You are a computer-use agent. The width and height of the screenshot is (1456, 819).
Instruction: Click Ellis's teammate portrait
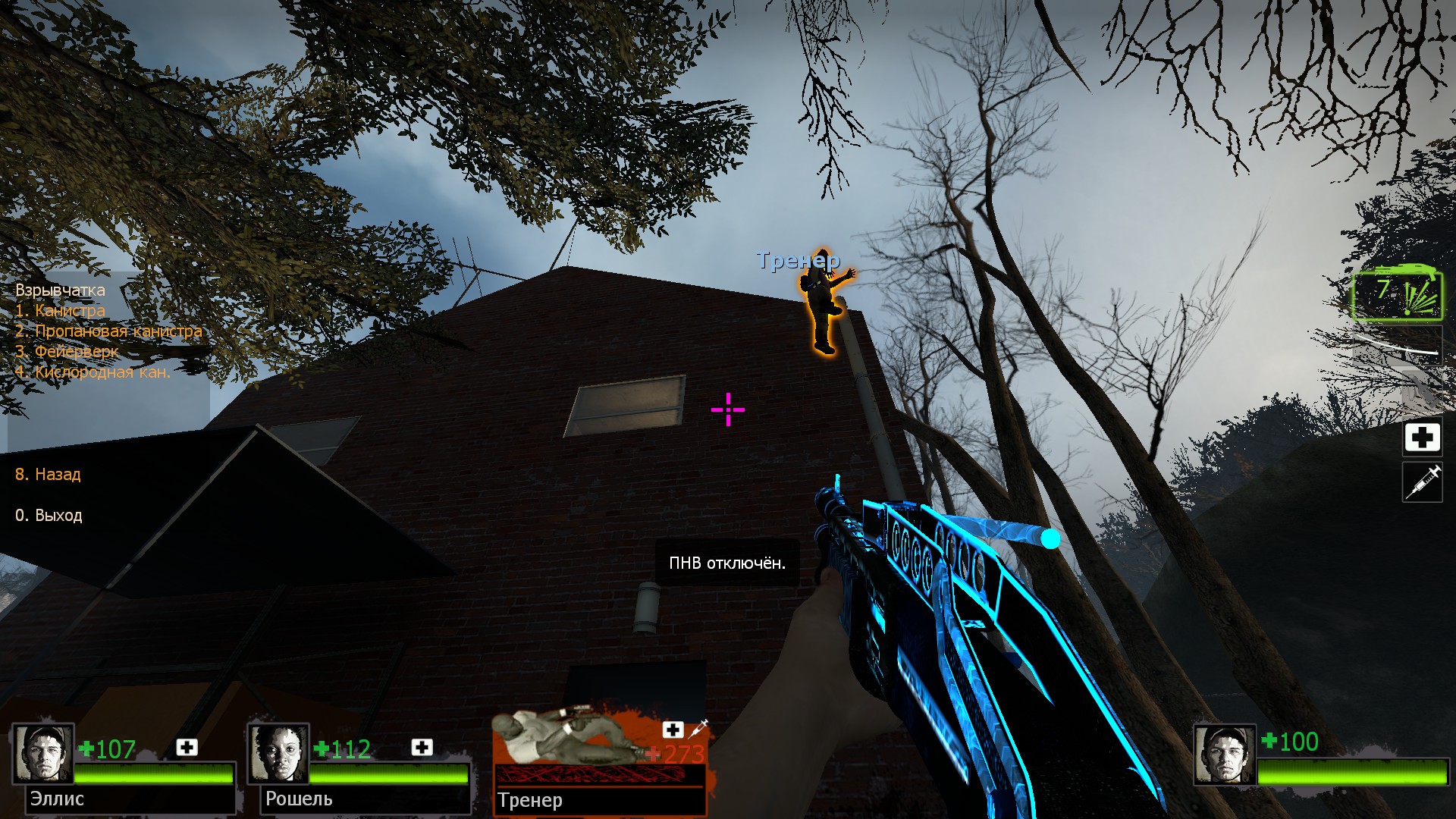pyautogui.click(x=43, y=754)
